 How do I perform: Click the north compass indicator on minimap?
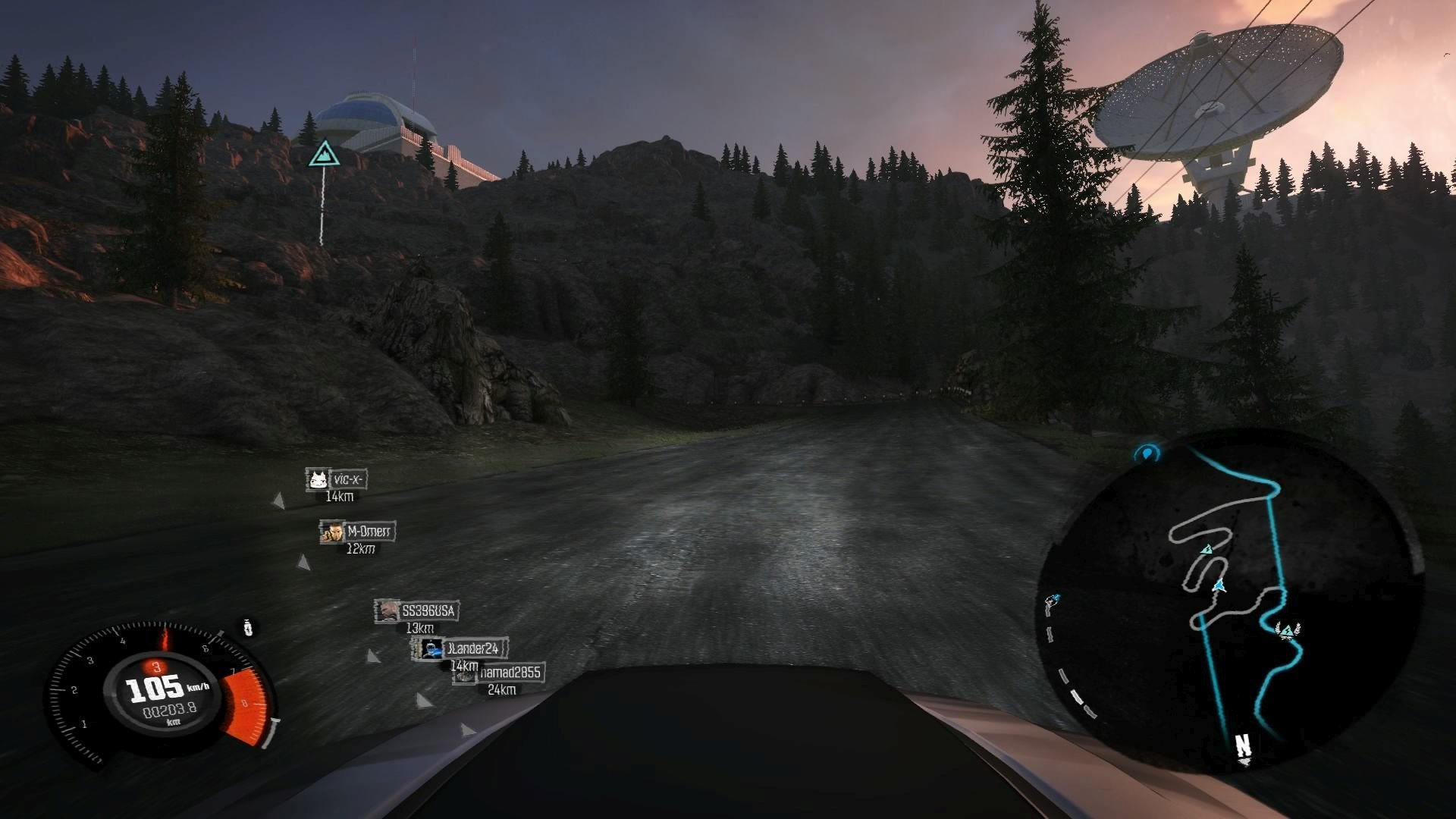(x=1244, y=746)
